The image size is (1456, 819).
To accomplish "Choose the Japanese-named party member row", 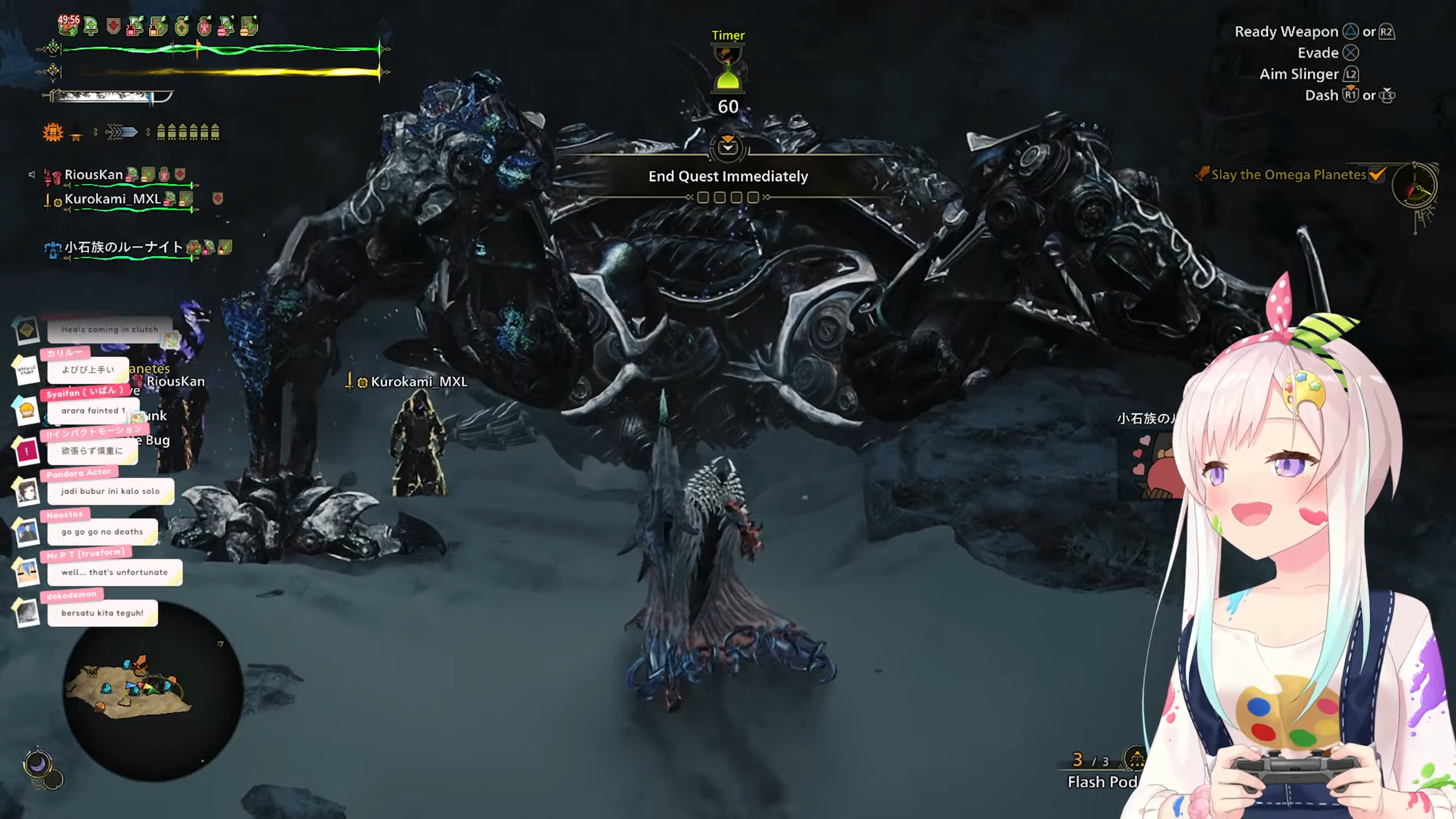I will [123, 247].
